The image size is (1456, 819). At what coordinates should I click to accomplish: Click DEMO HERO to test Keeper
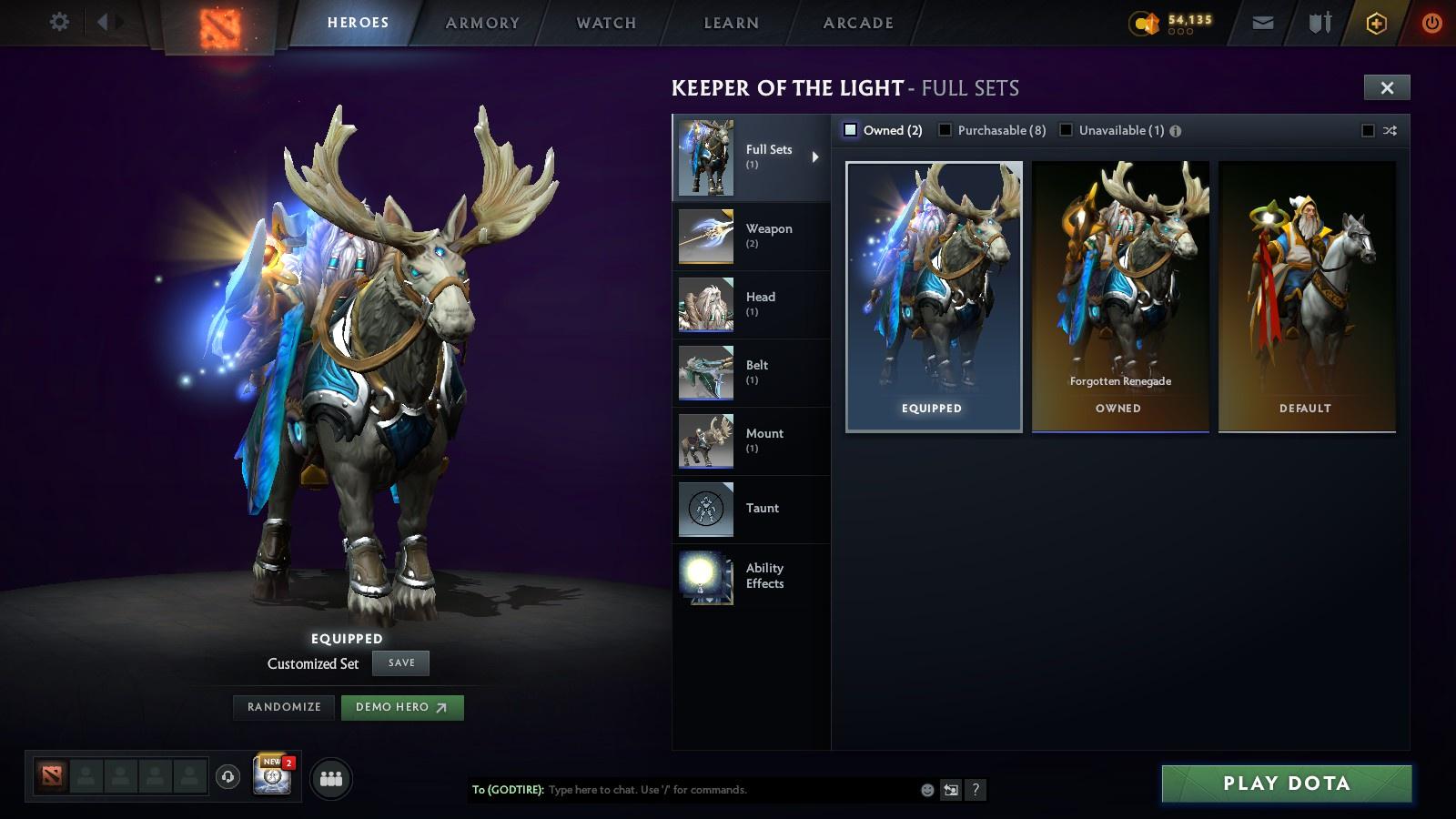point(401,707)
